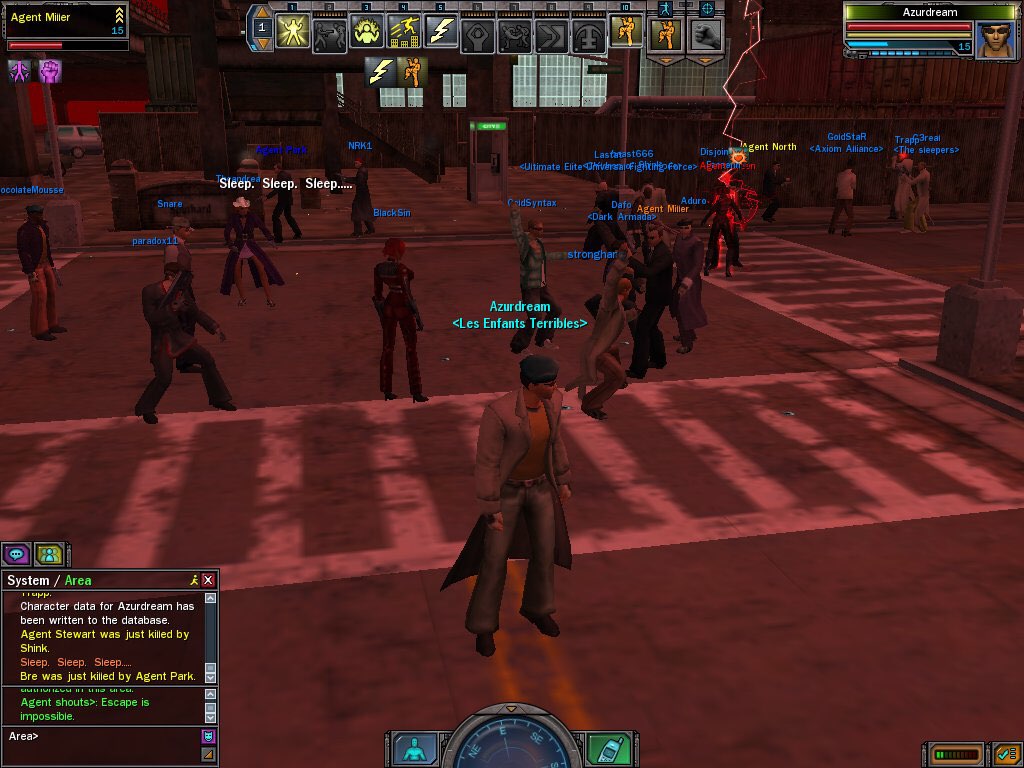Click the hotbar page up arrow
Image resolution: width=1024 pixels, height=768 pixels.
tap(262, 12)
